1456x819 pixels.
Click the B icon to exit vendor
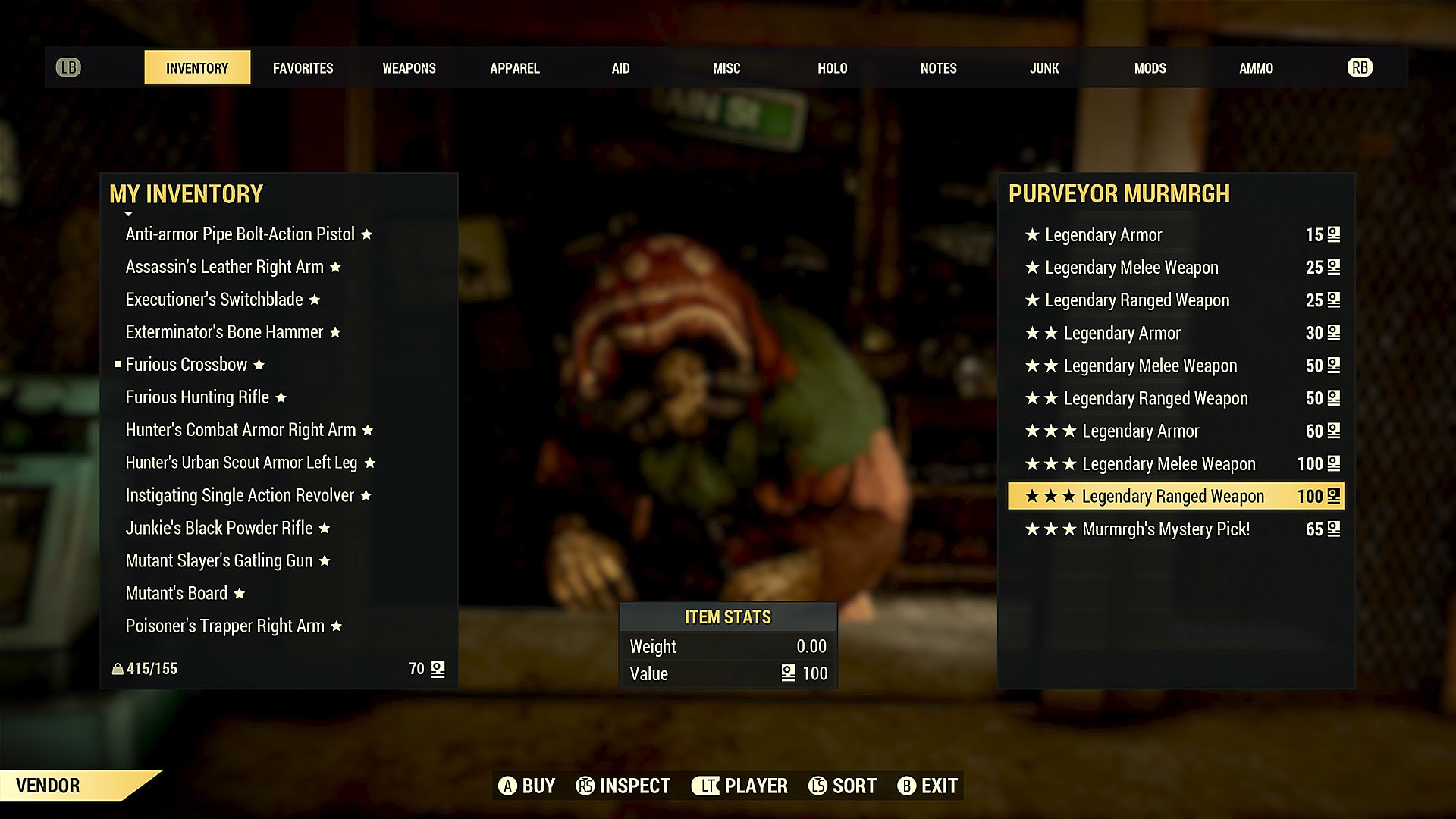[907, 786]
